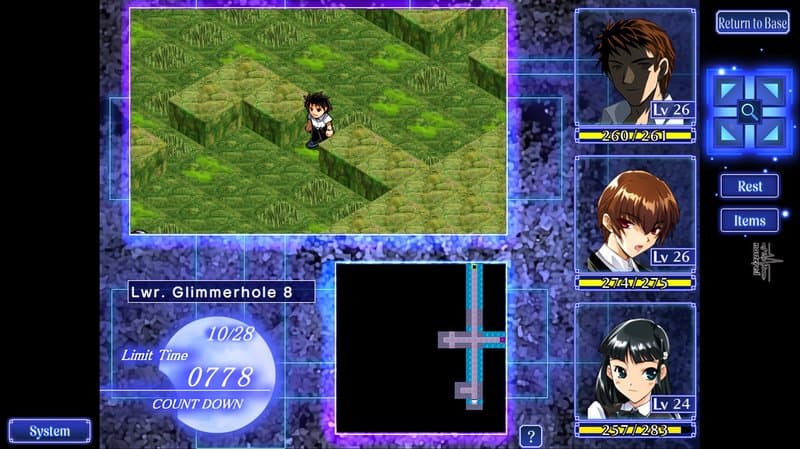
Task: Select the Lv 26 dark-haired male portrait
Action: coord(635,70)
